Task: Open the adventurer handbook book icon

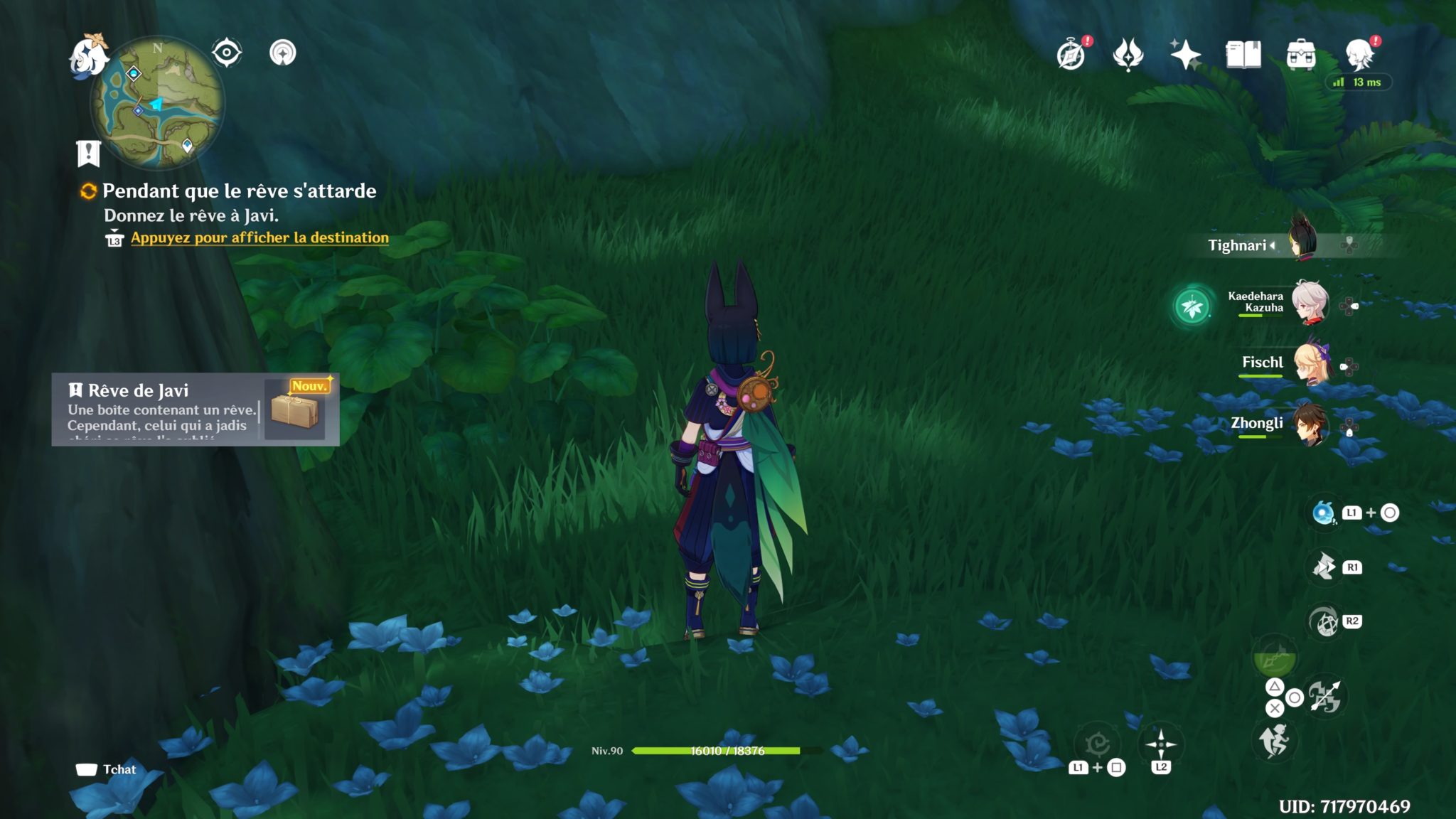Action: pos(1243,55)
